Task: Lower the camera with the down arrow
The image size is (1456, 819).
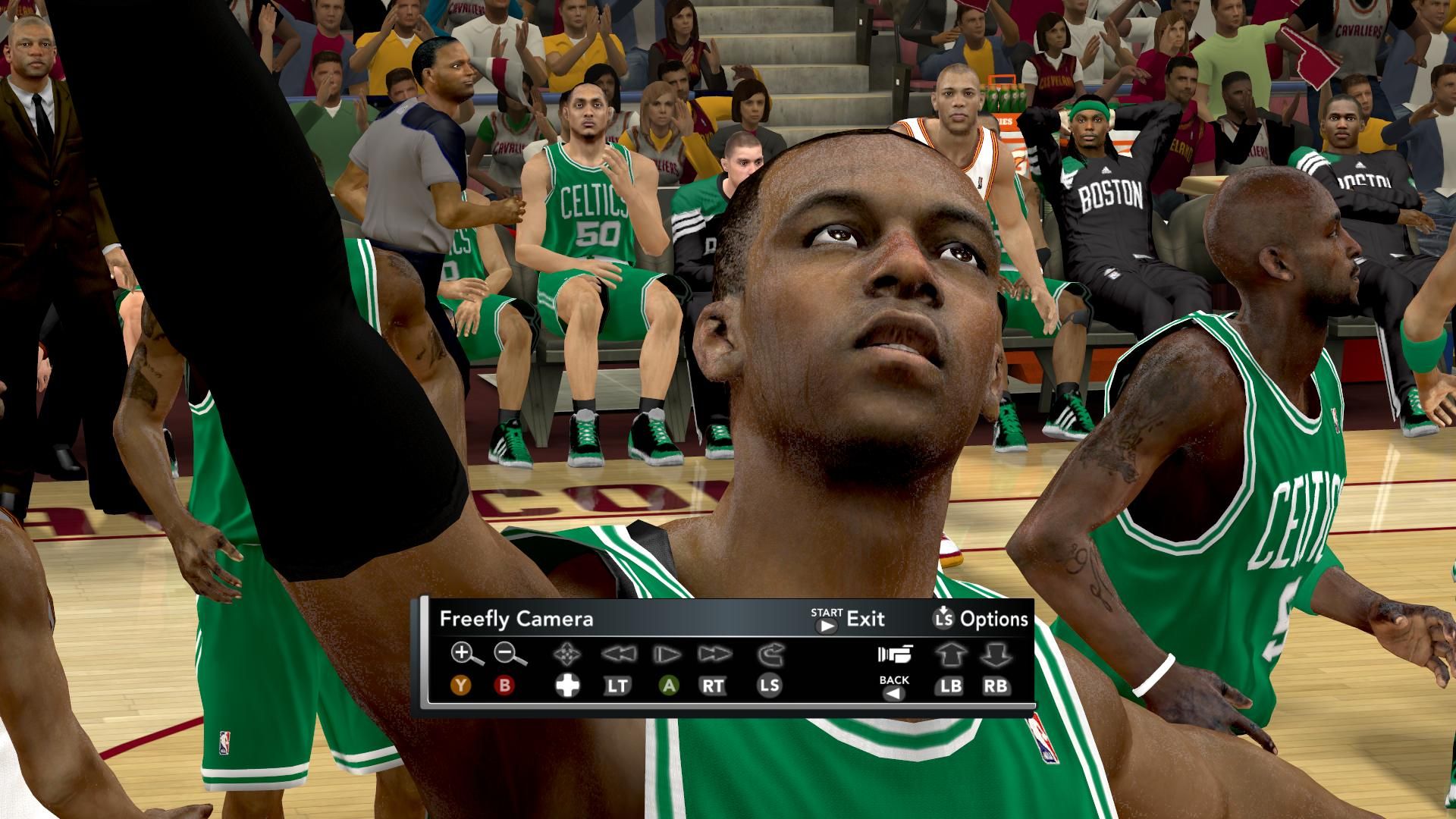Action: (x=996, y=654)
